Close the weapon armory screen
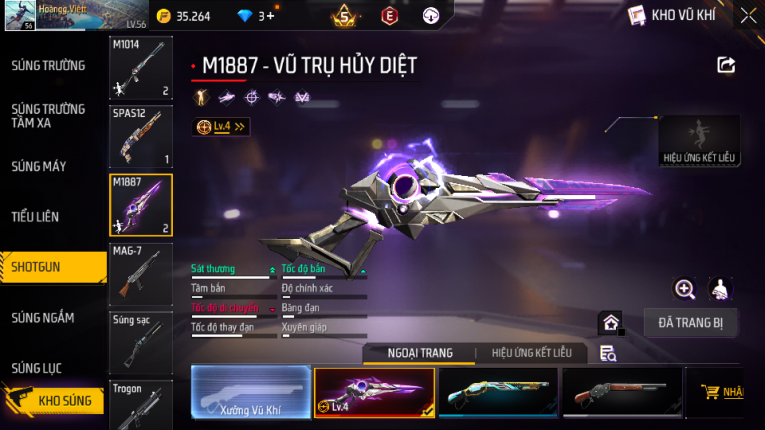Image resolution: width=765 pixels, height=430 pixels. [x=748, y=16]
